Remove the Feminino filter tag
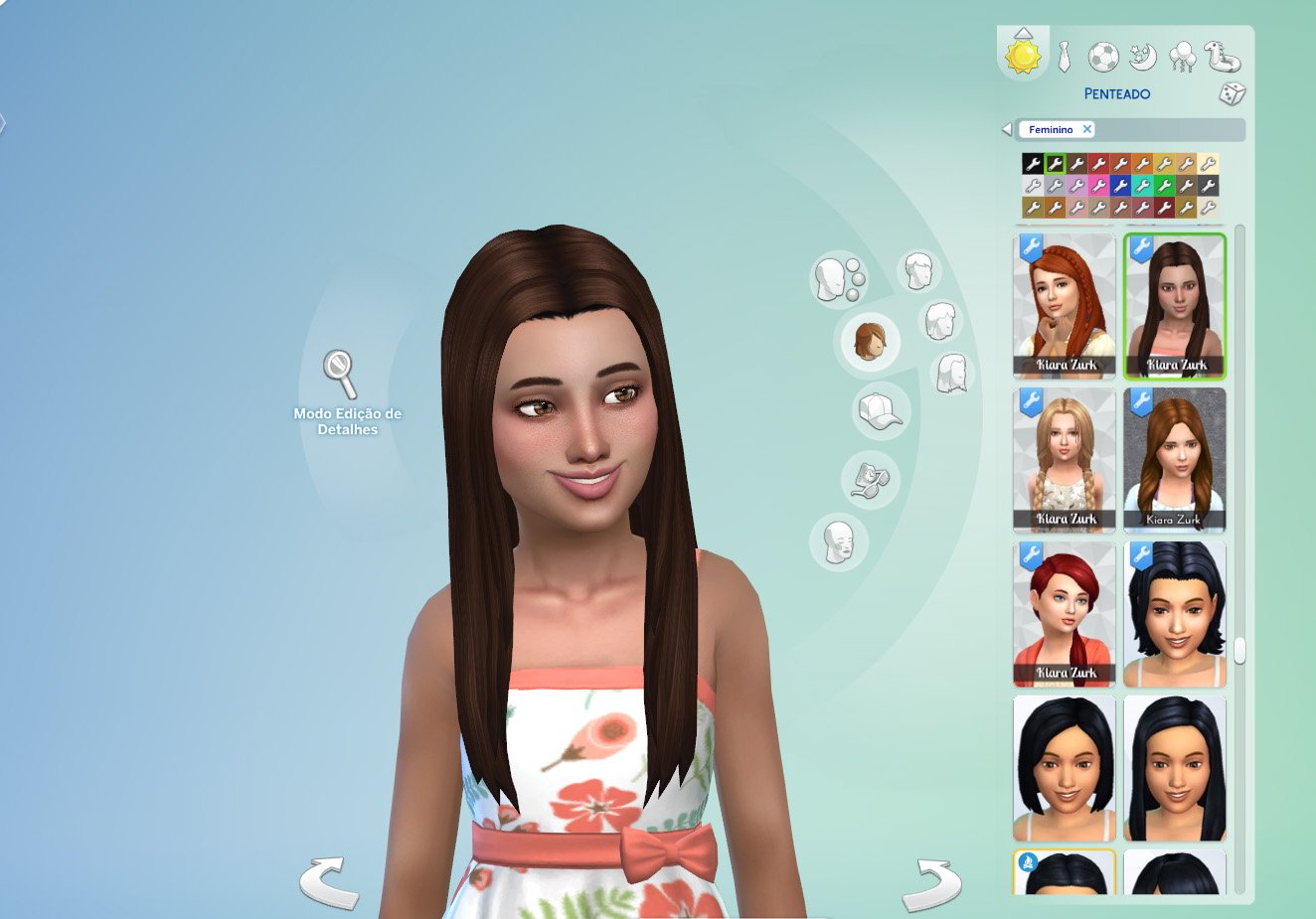The height and width of the screenshot is (919, 1316). coord(1087,129)
